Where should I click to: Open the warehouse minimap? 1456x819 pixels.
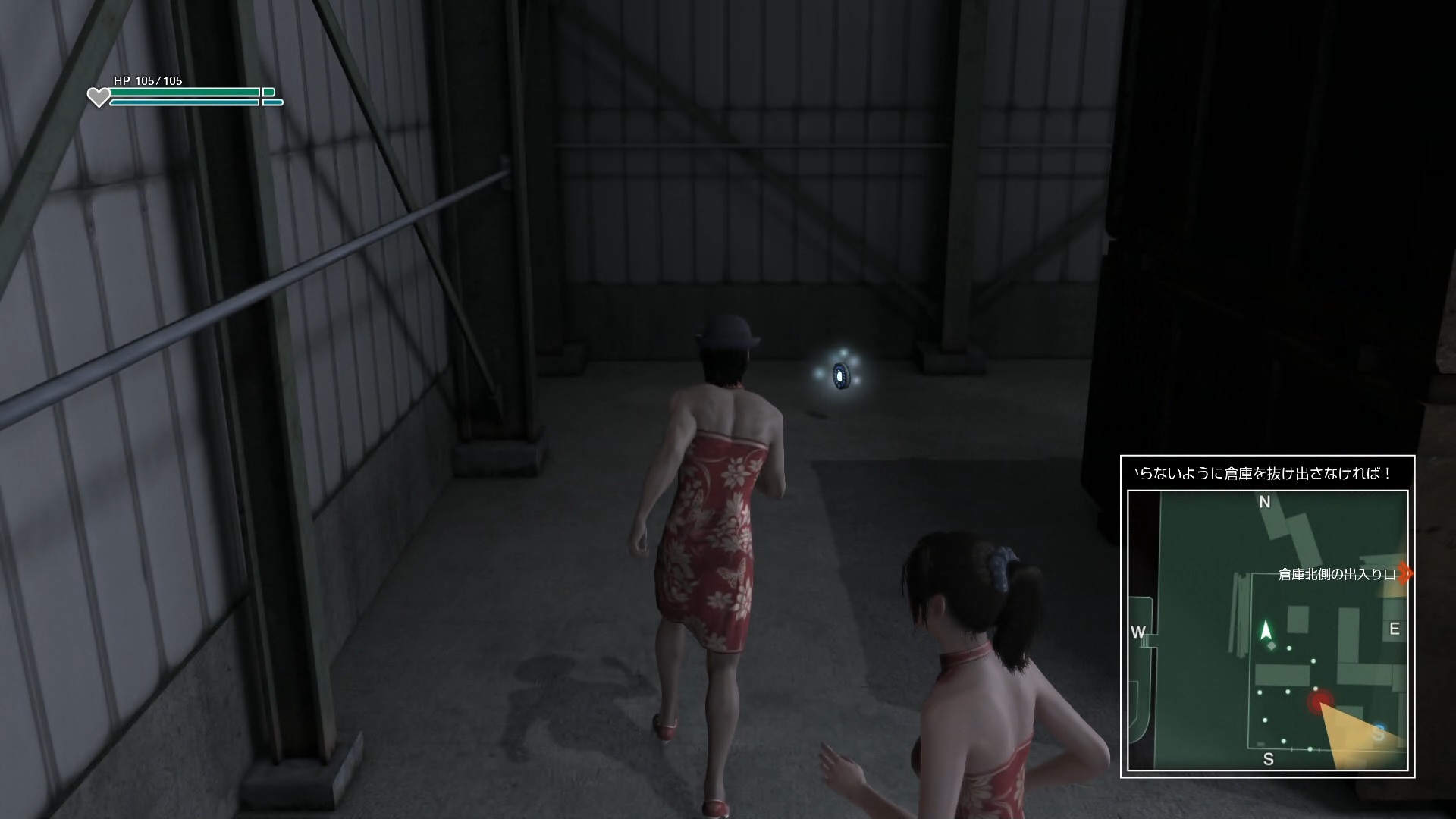pyautogui.click(x=1267, y=631)
